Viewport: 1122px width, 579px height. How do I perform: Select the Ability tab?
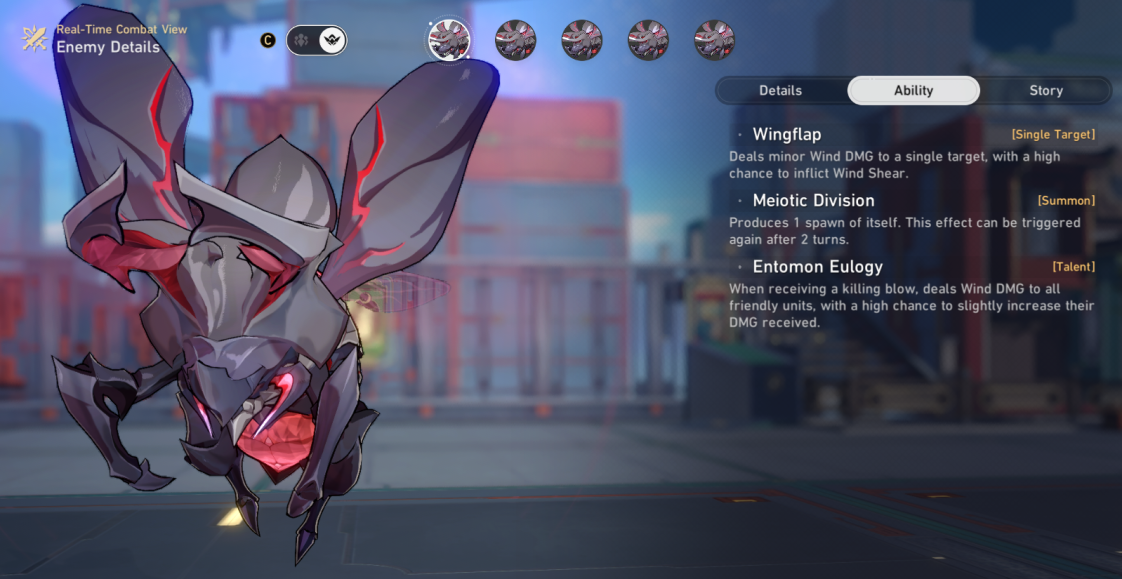pyautogui.click(x=913, y=90)
